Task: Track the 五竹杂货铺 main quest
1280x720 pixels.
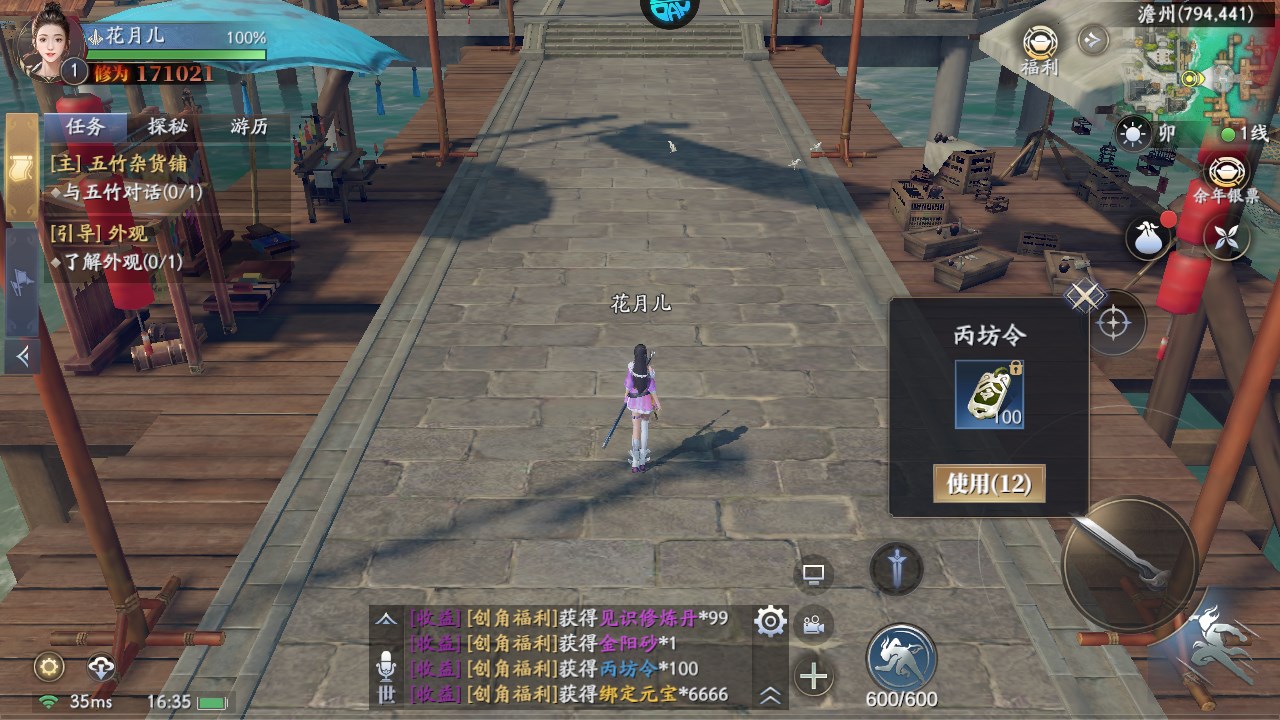Action: (x=120, y=164)
